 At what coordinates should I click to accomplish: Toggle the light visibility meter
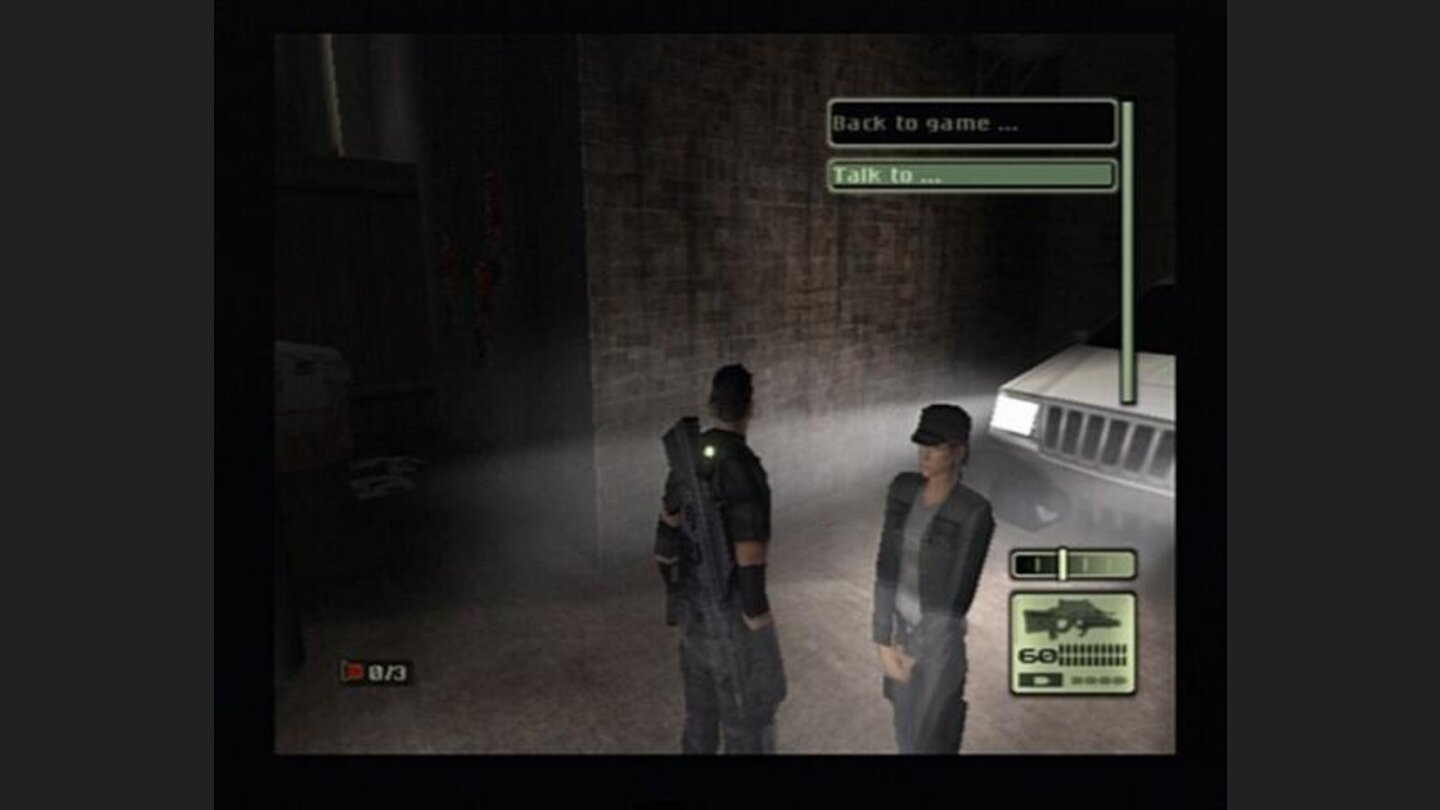pyautogui.click(x=1072, y=562)
